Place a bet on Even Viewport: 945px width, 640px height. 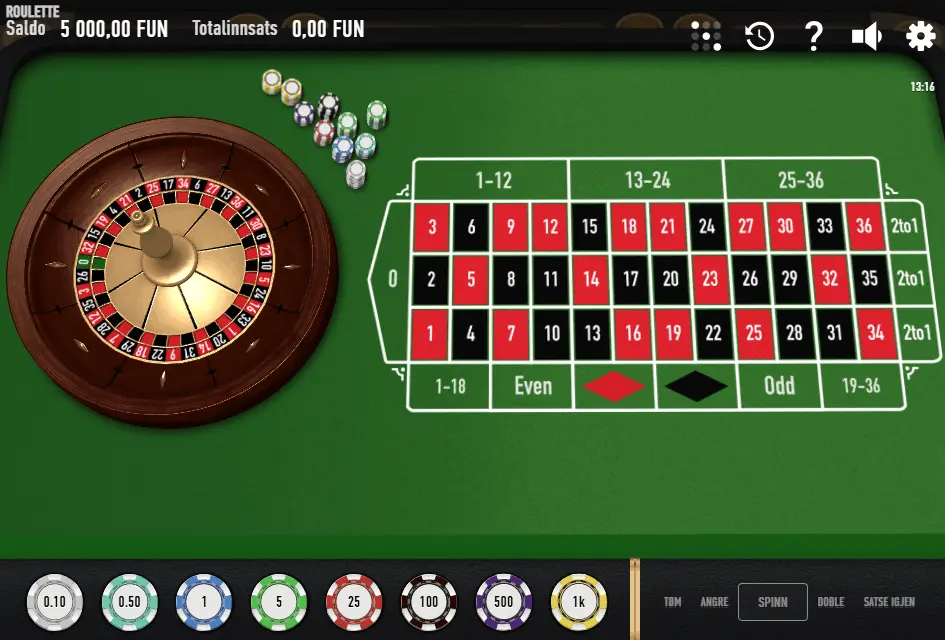(x=532, y=386)
